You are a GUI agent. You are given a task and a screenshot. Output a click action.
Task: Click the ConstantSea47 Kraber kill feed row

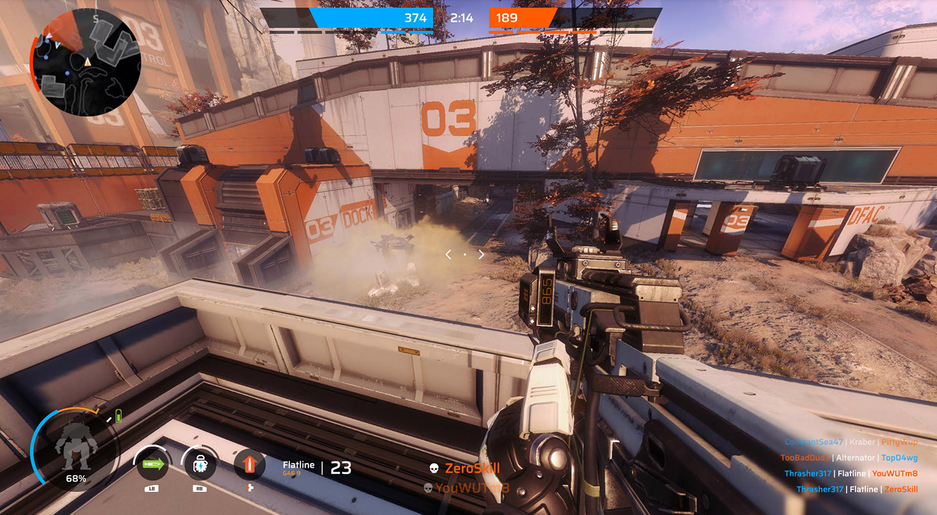click(x=851, y=441)
